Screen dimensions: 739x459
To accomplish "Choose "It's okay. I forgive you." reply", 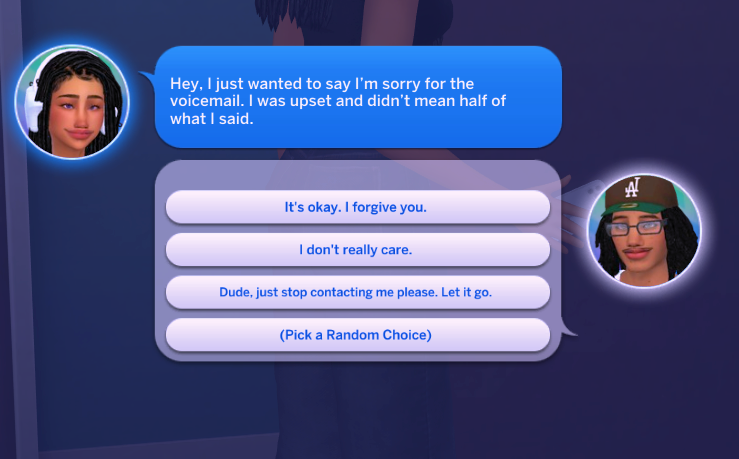I will (357, 208).
